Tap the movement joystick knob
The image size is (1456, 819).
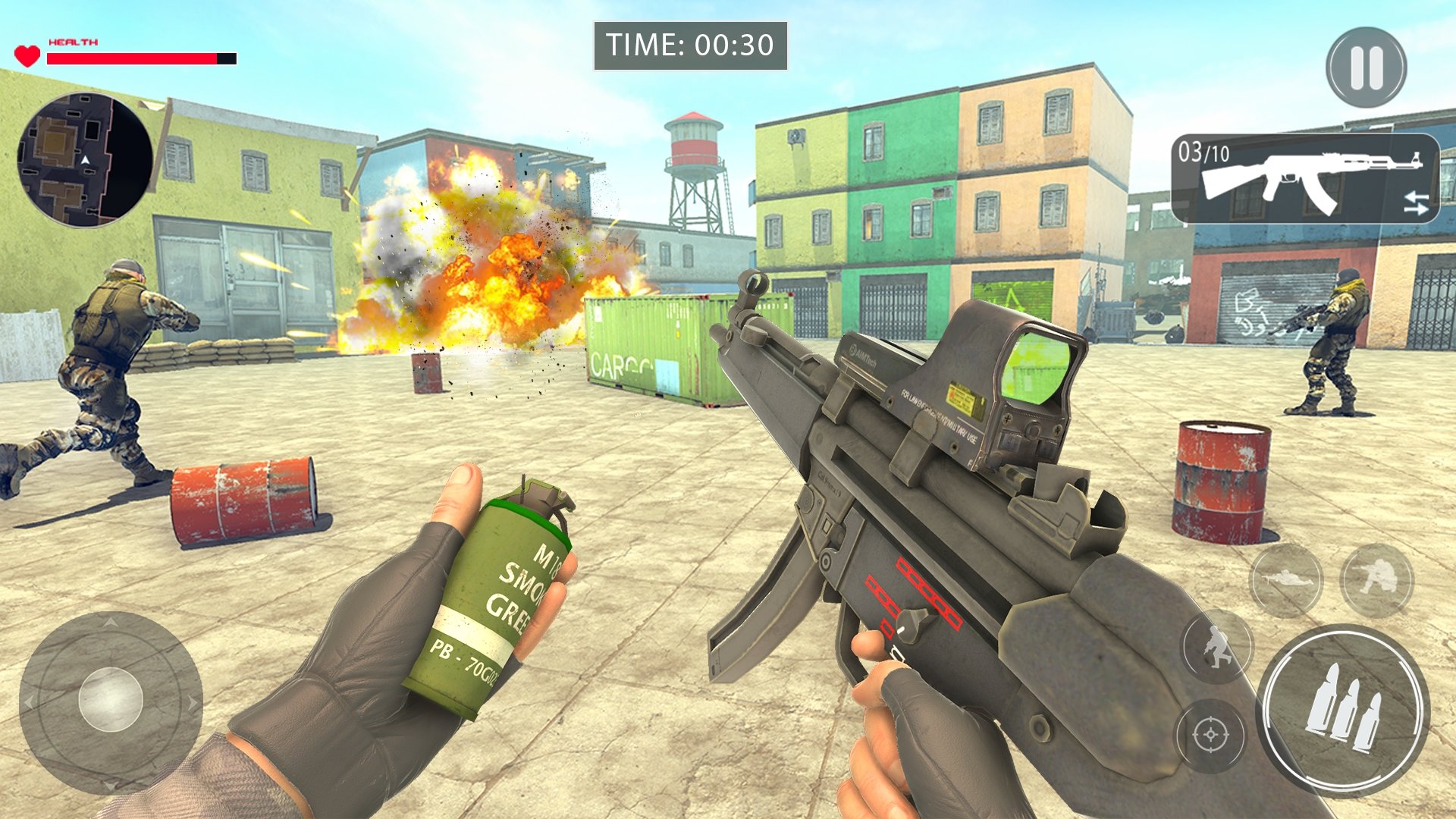coord(111,699)
